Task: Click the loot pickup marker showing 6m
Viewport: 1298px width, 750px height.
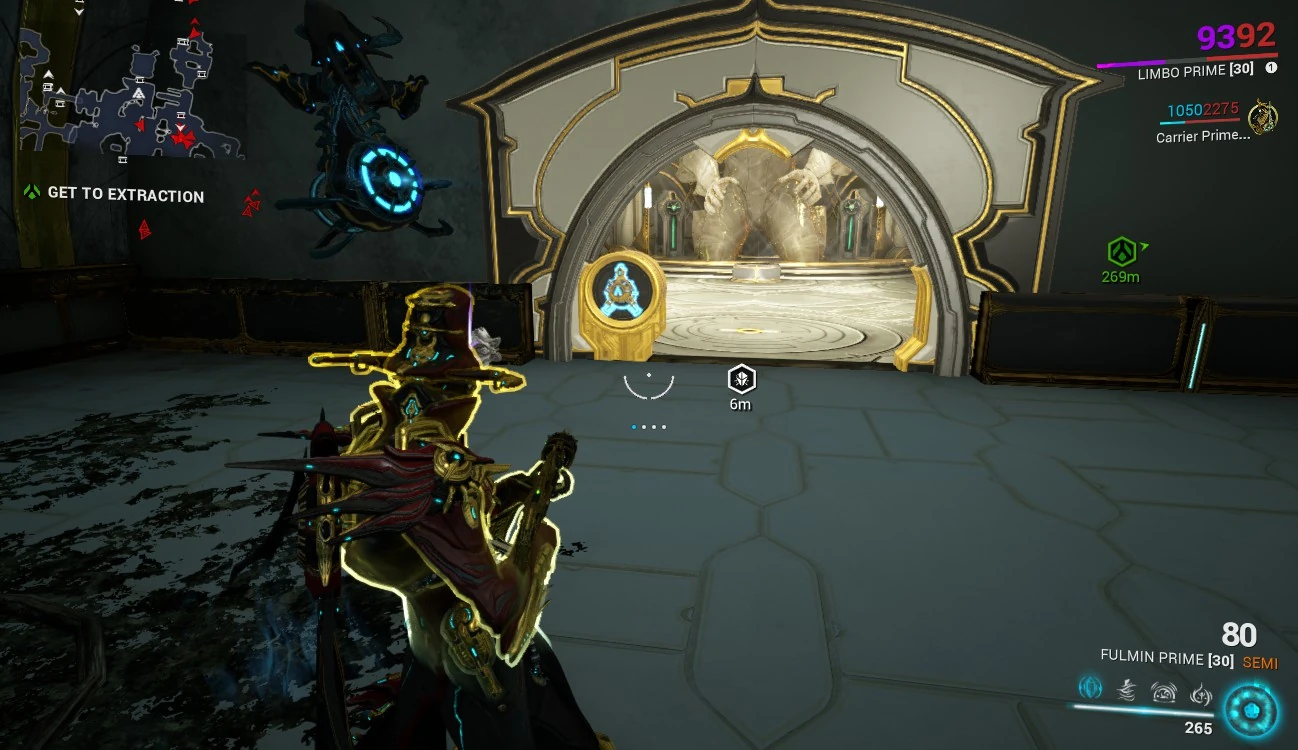Action: 739,380
